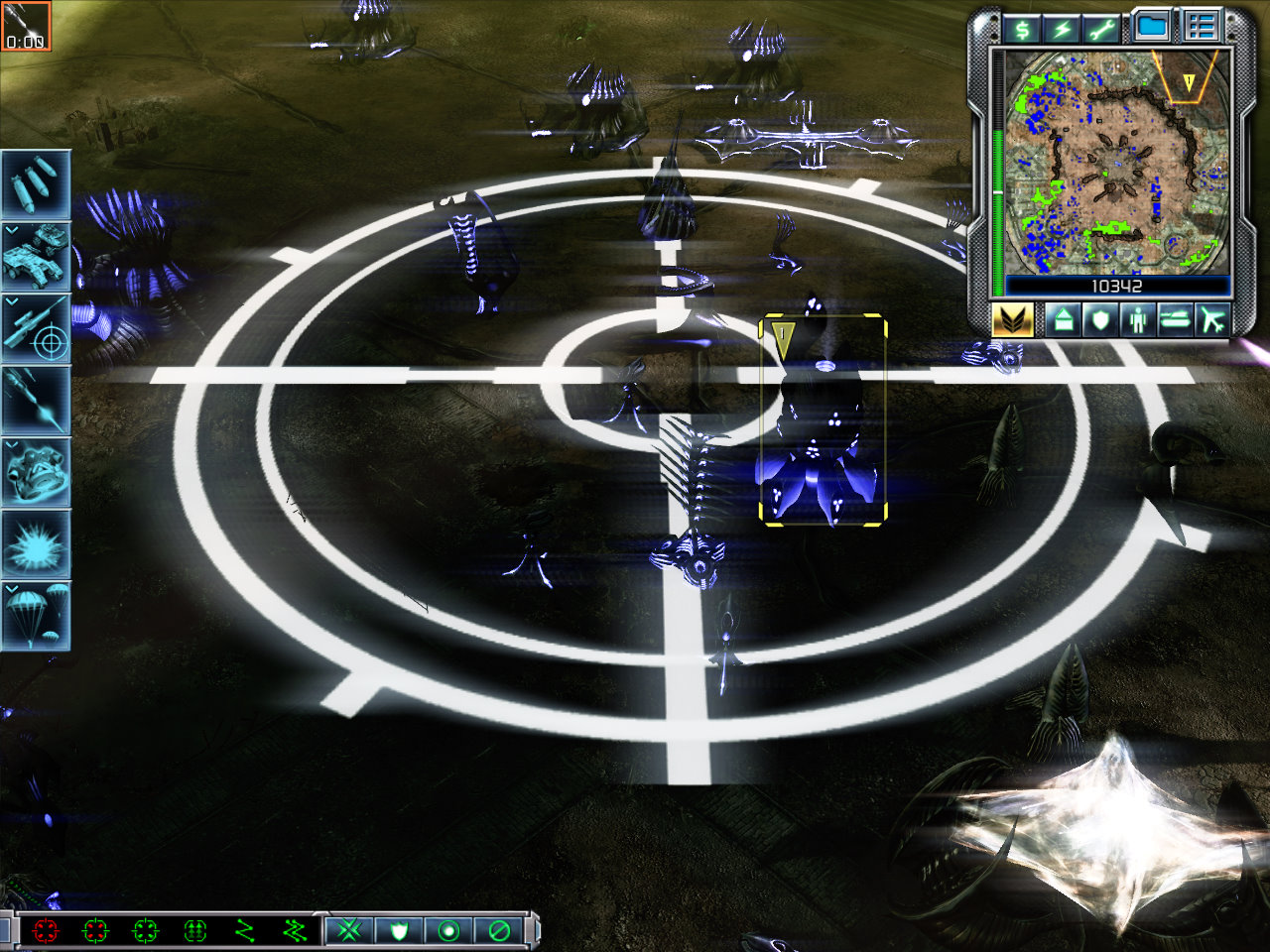Launch the missile strike support power
This screenshot has width=1270, height=952.
point(36,401)
